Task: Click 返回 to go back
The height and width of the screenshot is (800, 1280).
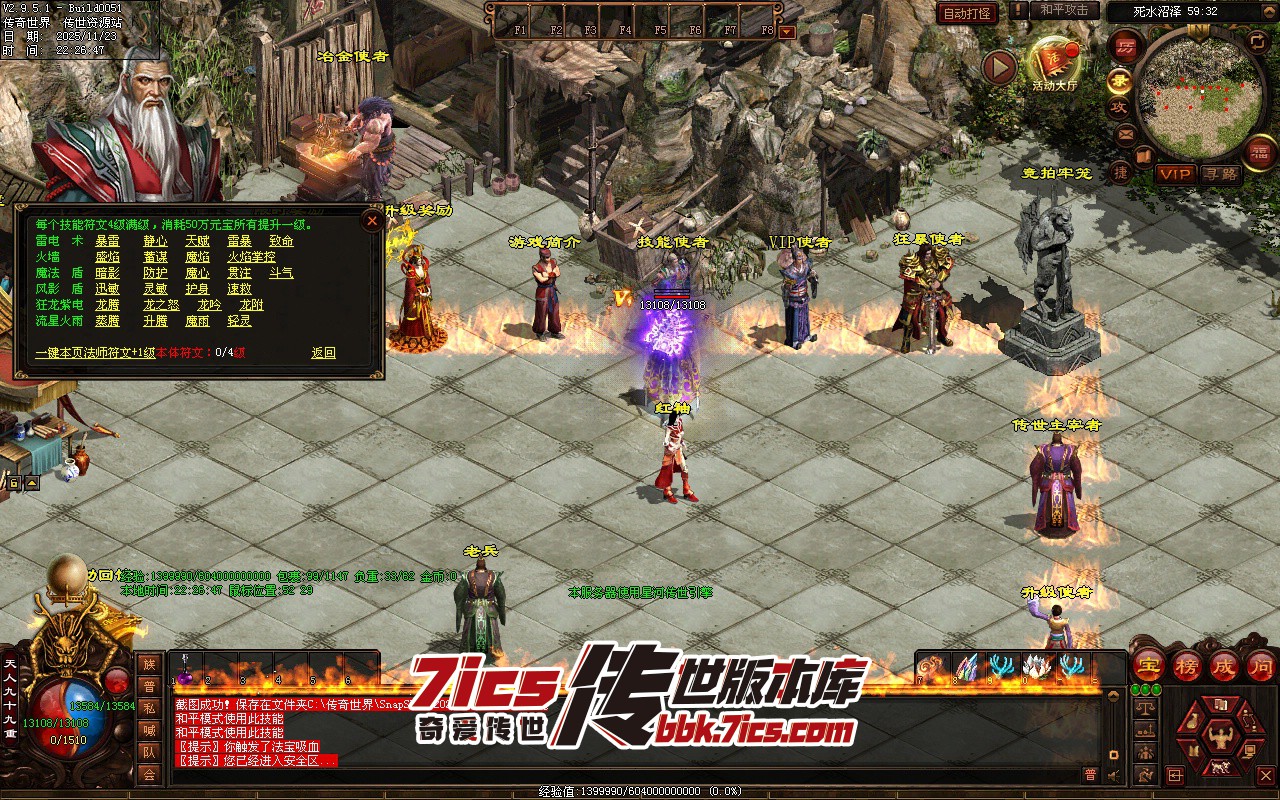Action: point(323,353)
